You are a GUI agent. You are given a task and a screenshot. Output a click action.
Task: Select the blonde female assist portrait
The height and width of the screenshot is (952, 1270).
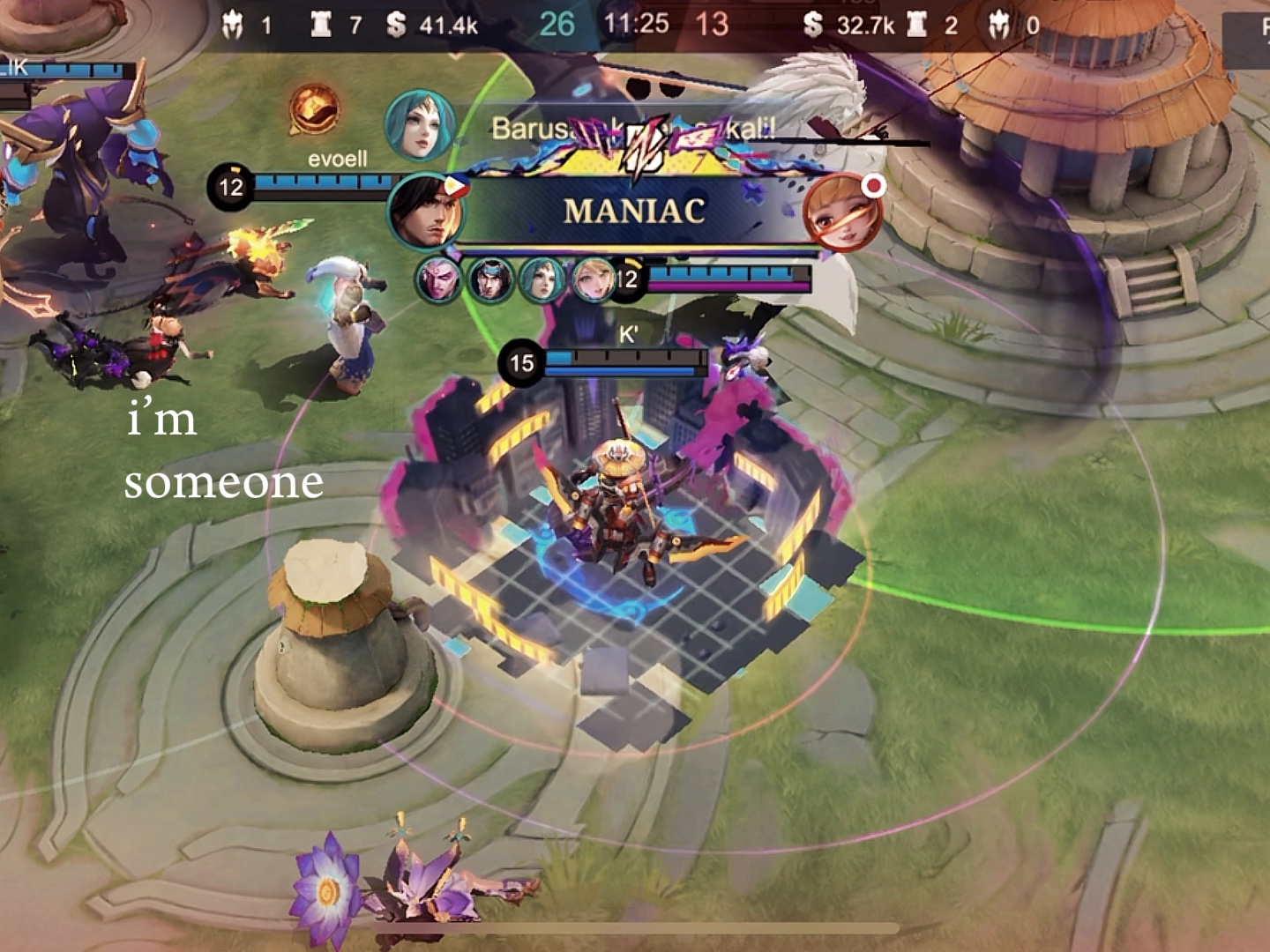(x=593, y=280)
